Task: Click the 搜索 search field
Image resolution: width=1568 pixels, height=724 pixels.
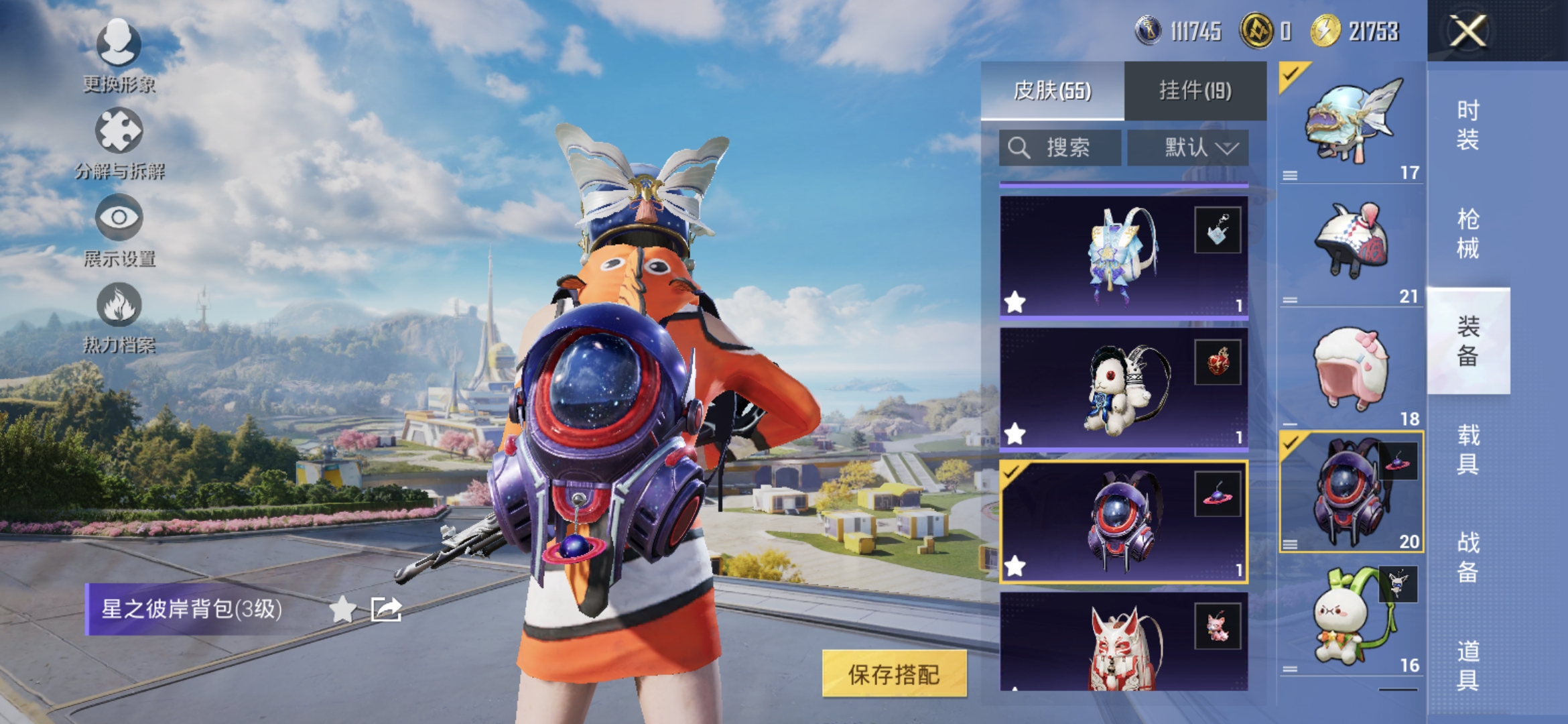Action: pyautogui.click(x=1059, y=147)
